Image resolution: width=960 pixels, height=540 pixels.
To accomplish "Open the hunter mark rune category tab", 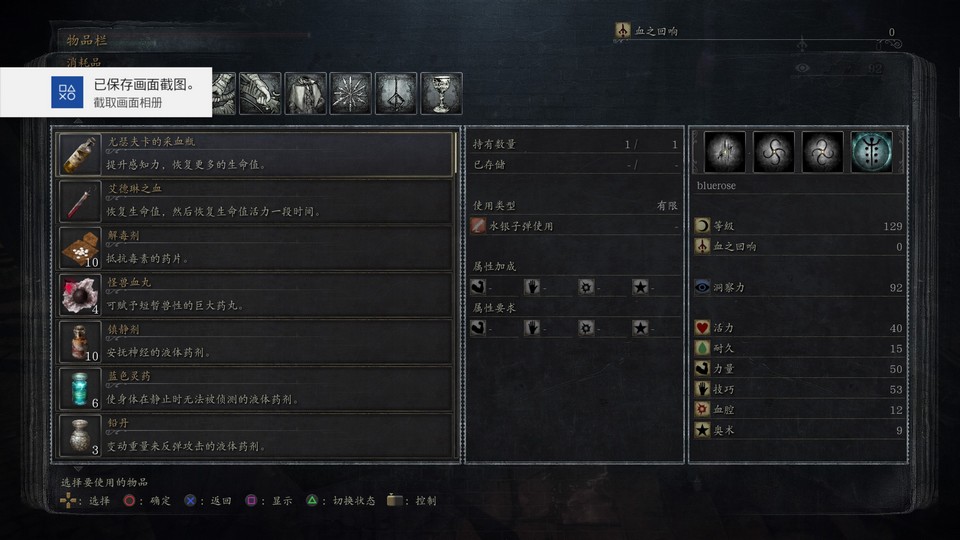I will click(396, 94).
